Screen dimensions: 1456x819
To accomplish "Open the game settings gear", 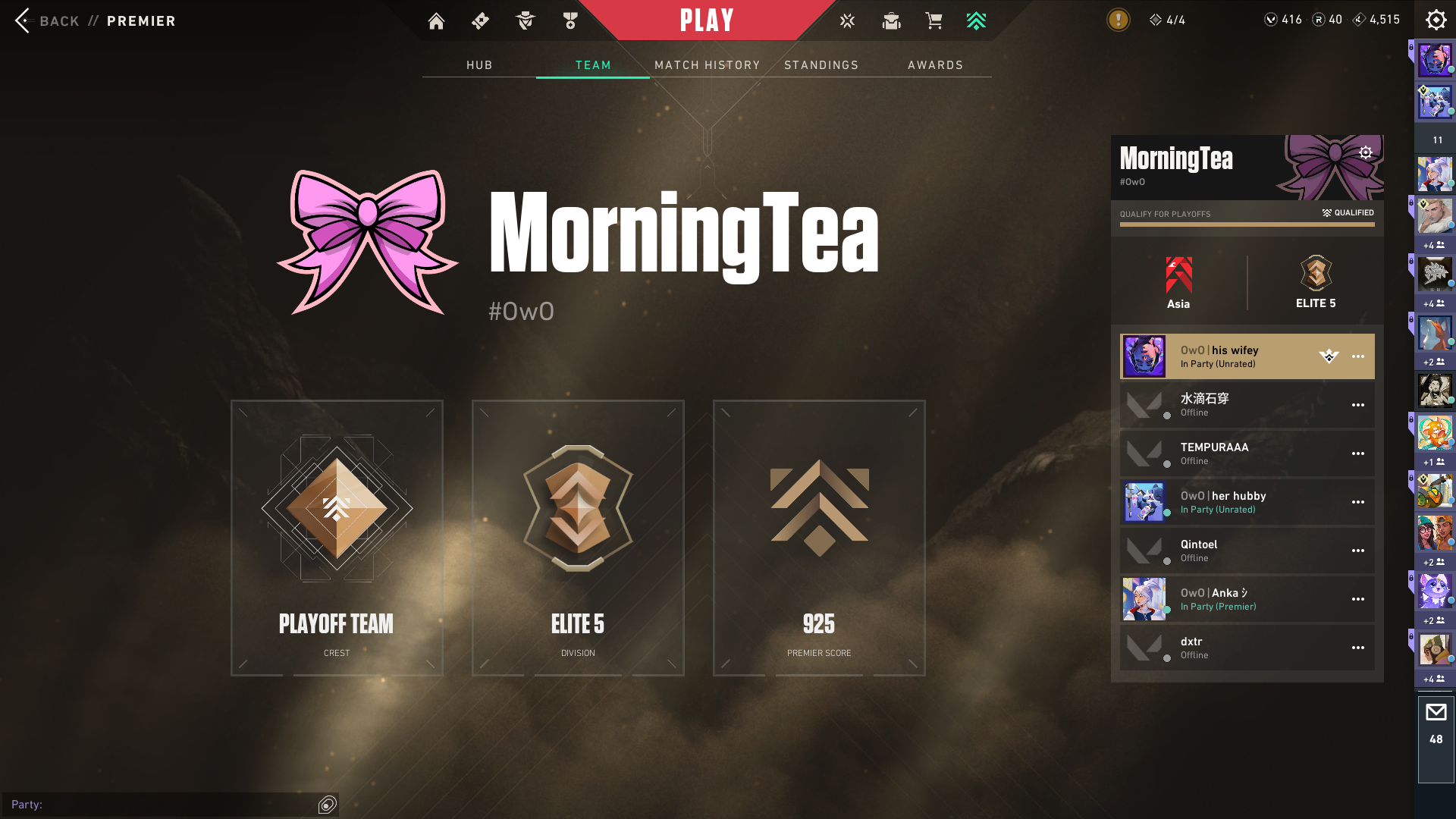I will coord(1436,20).
